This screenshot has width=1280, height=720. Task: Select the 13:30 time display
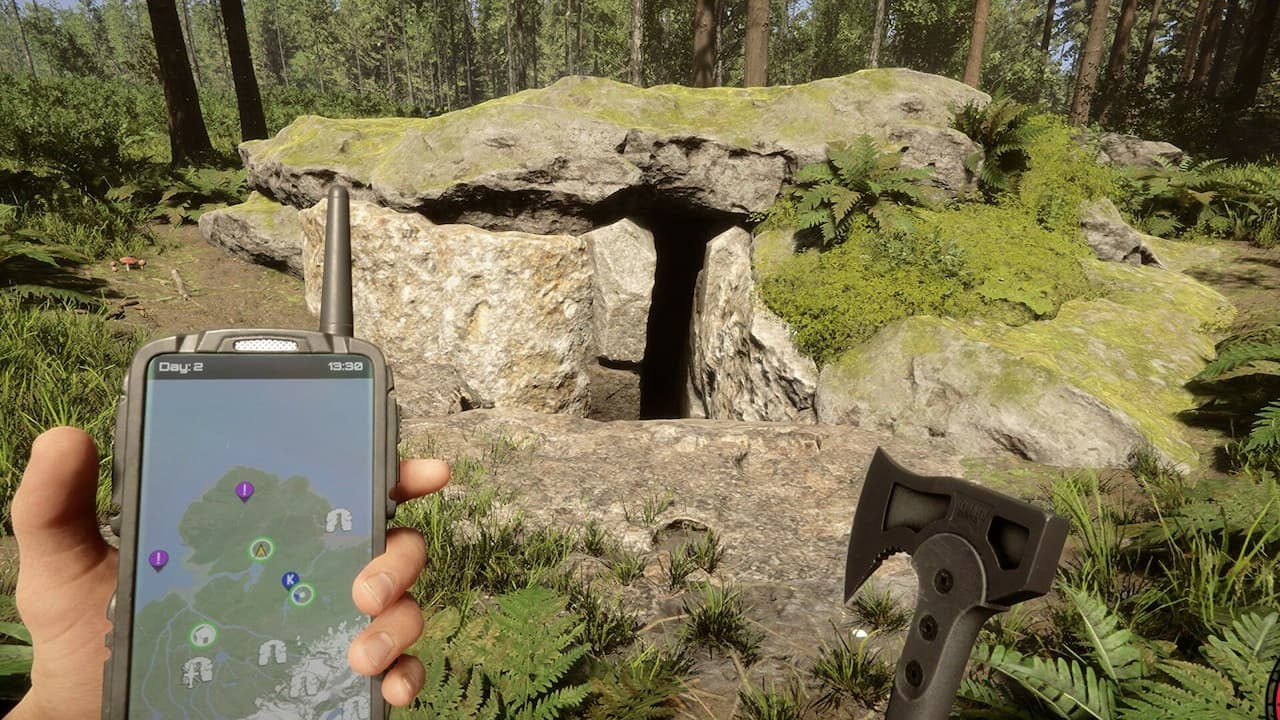(346, 364)
